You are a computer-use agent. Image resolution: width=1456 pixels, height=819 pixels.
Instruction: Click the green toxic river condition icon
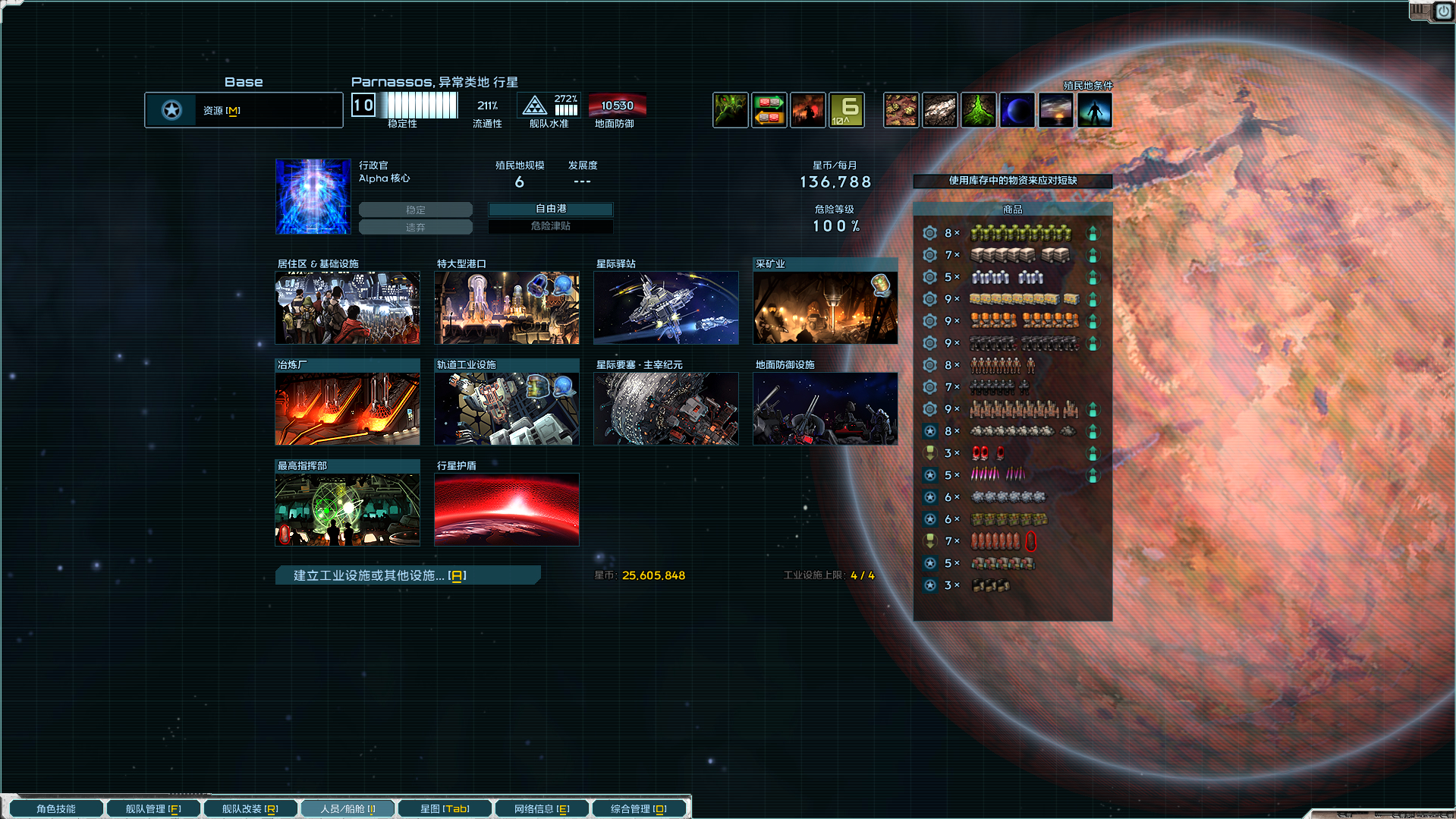[979, 109]
